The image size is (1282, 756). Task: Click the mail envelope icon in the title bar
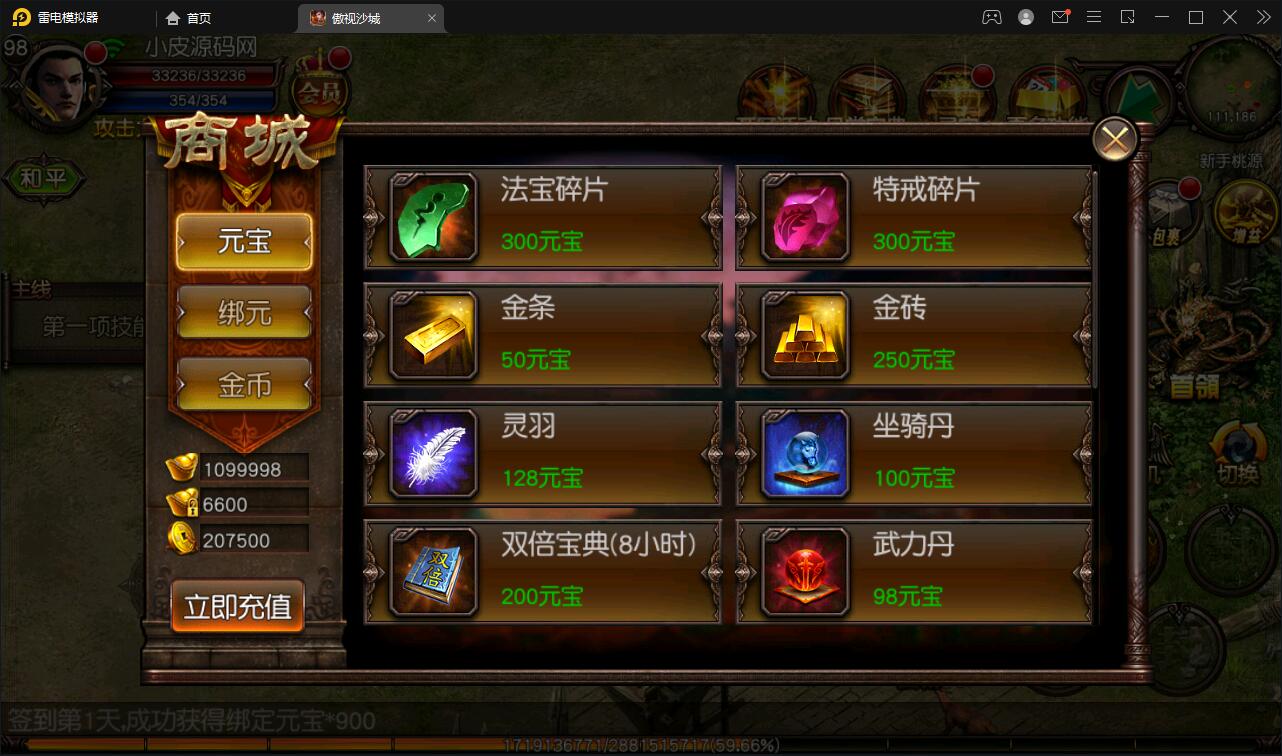tap(1062, 17)
